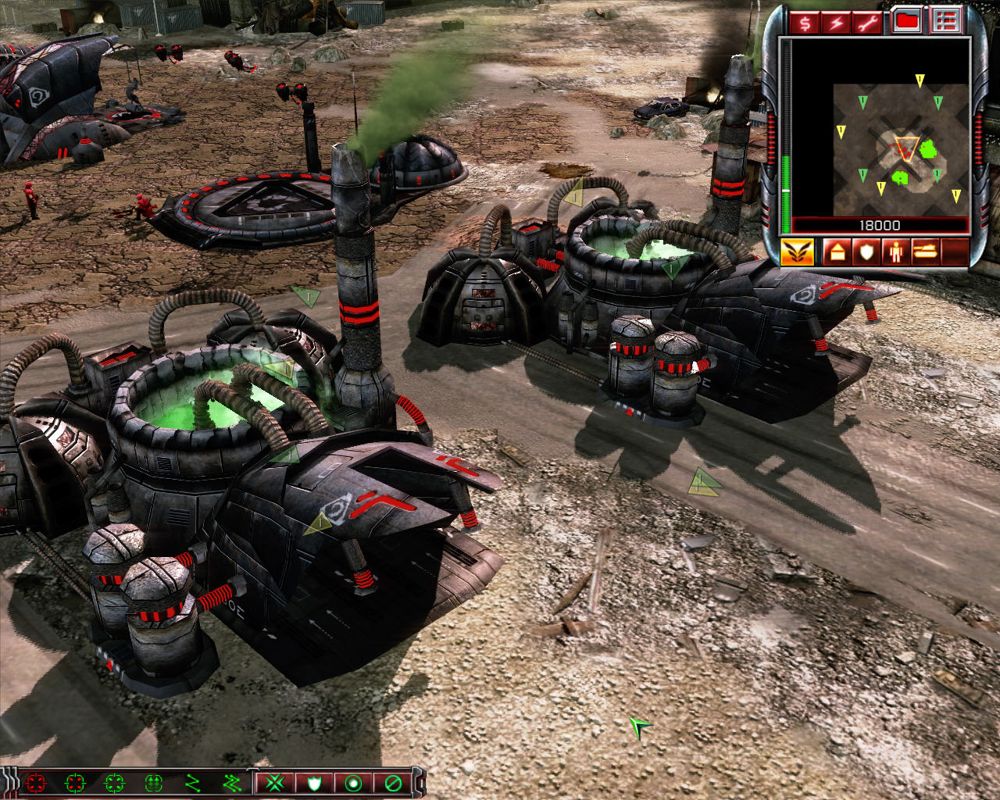
Task: Set the guard stance shield button
Action: pos(313,783)
